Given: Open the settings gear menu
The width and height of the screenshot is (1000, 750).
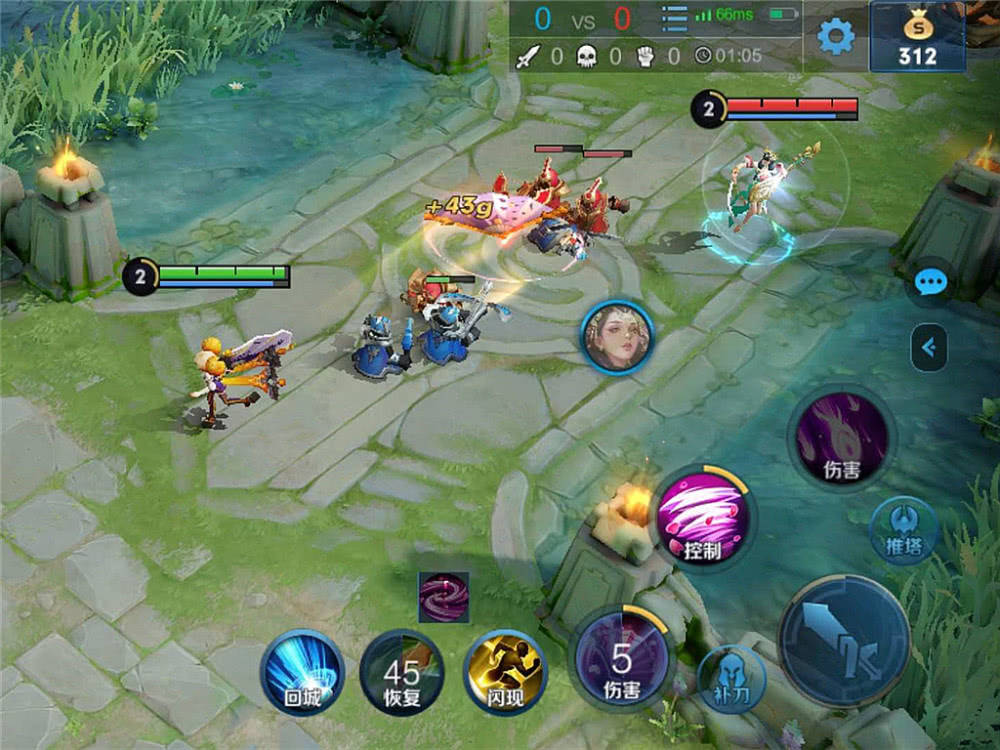Looking at the screenshot, I should point(836,37).
